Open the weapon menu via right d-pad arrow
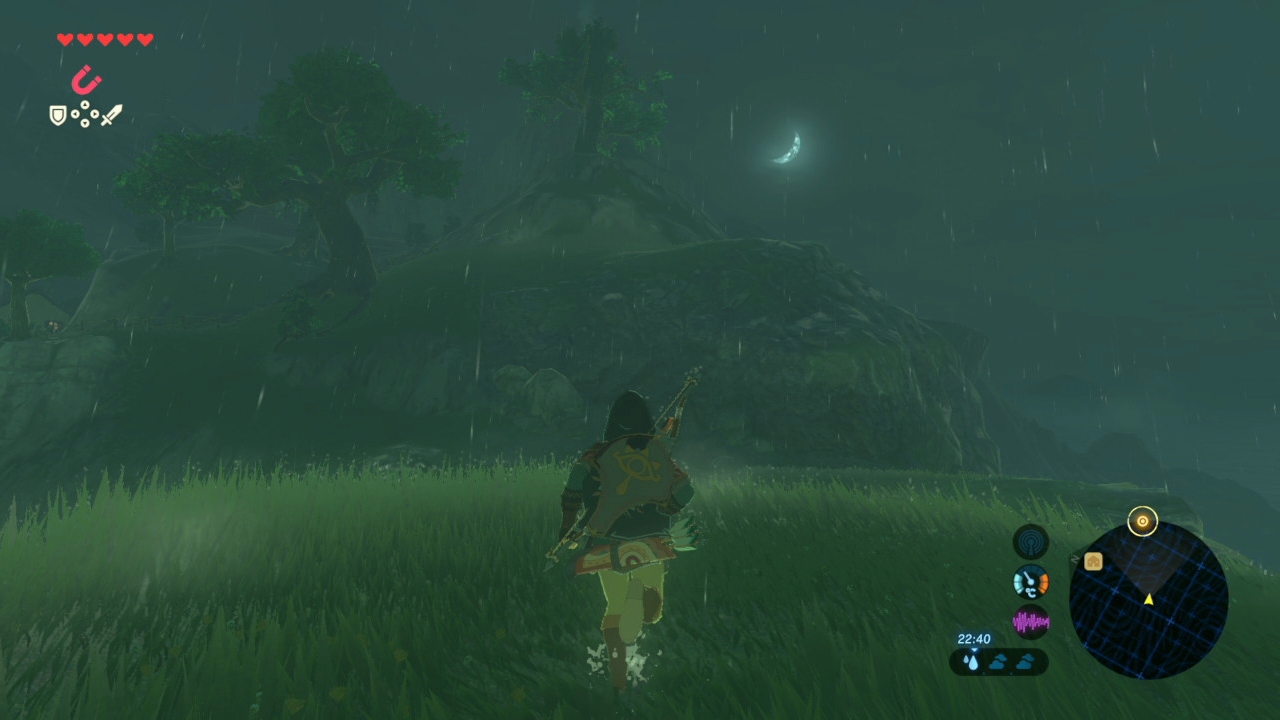Image resolution: width=1280 pixels, height=720 pixels. tap(95, 114)
